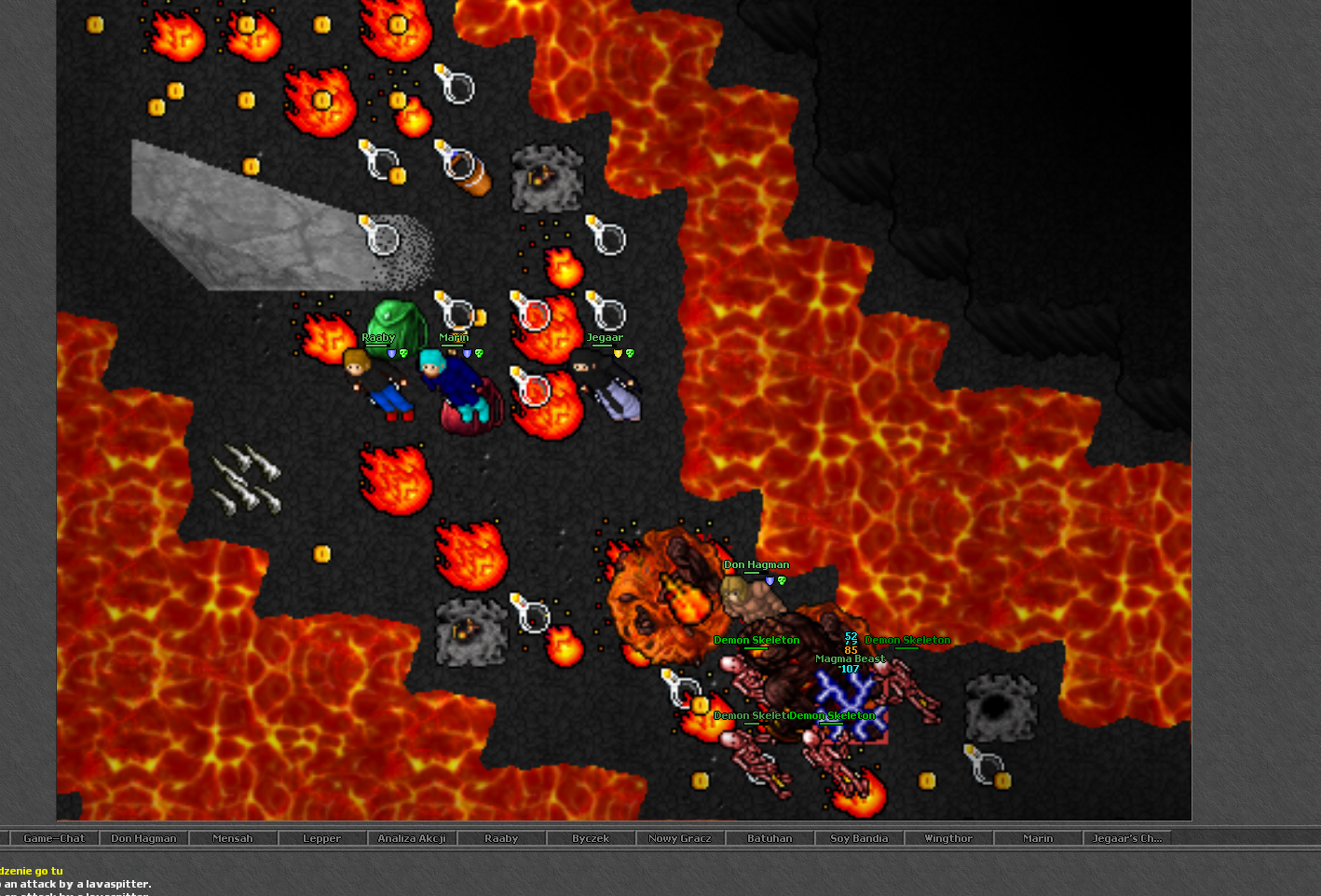Open the Lepper chat tab
Screen dimensions: 1321x896
coord(322,838)
